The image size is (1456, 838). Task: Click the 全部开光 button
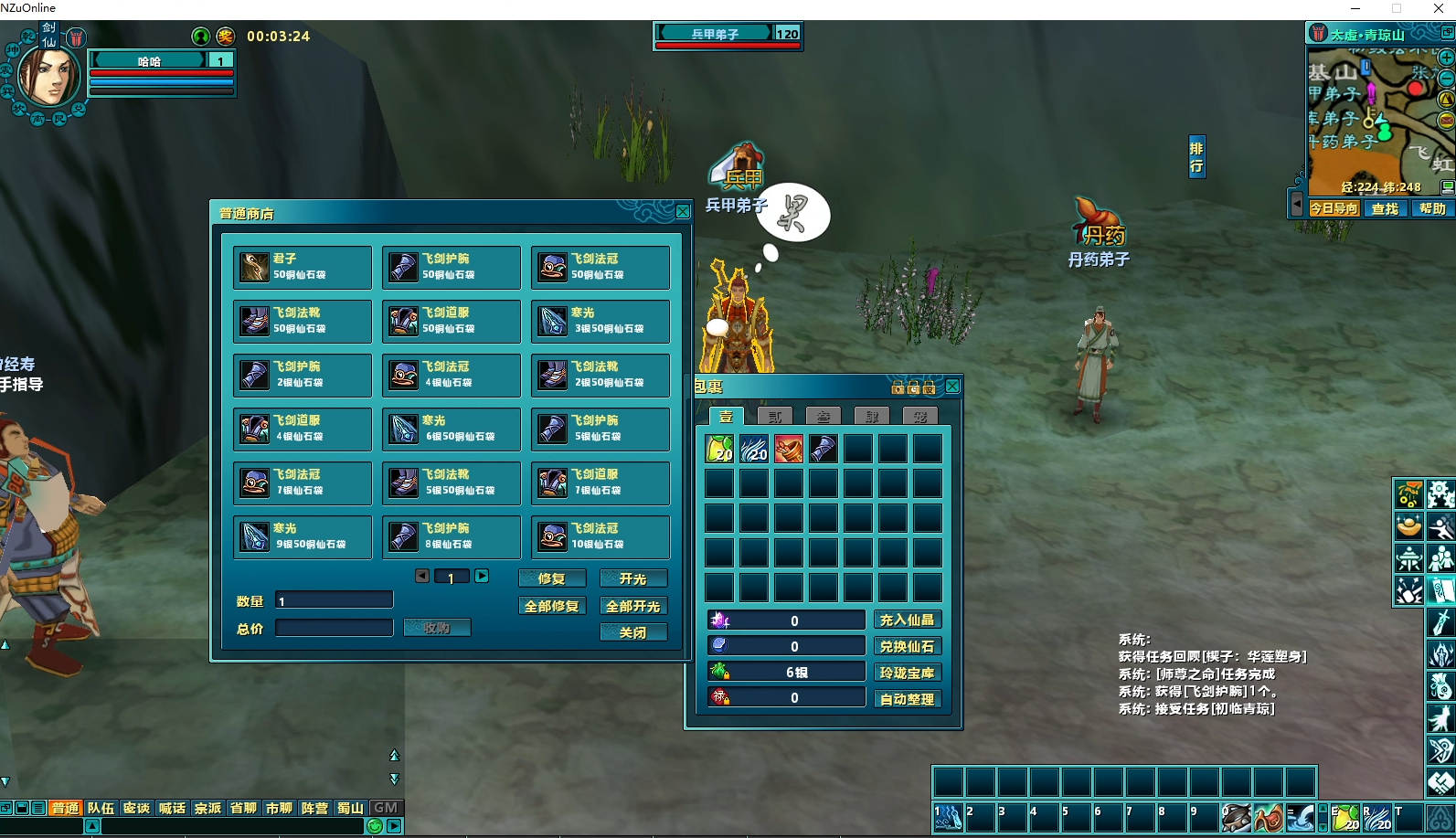coord(632,606)
